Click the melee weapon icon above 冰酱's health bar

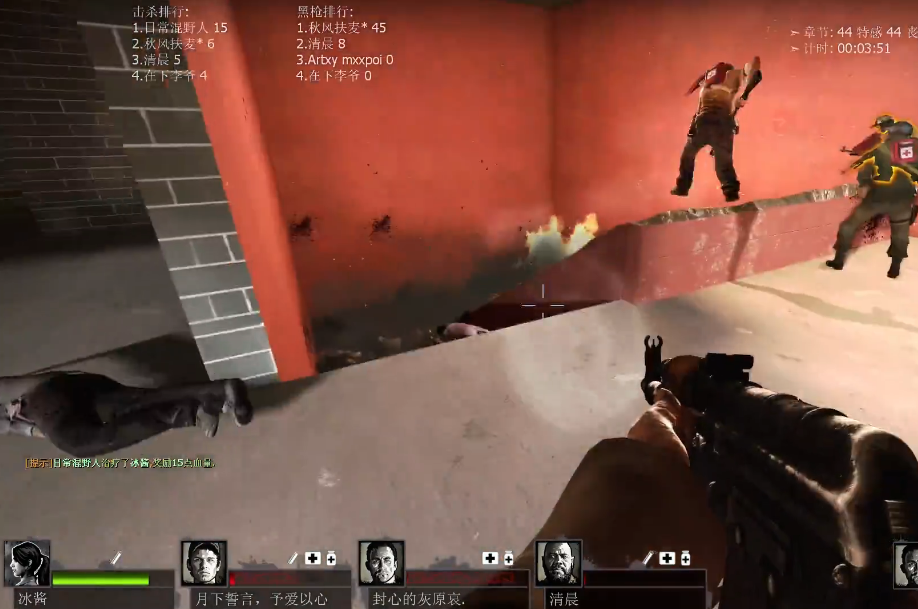[x=116, y=558]
